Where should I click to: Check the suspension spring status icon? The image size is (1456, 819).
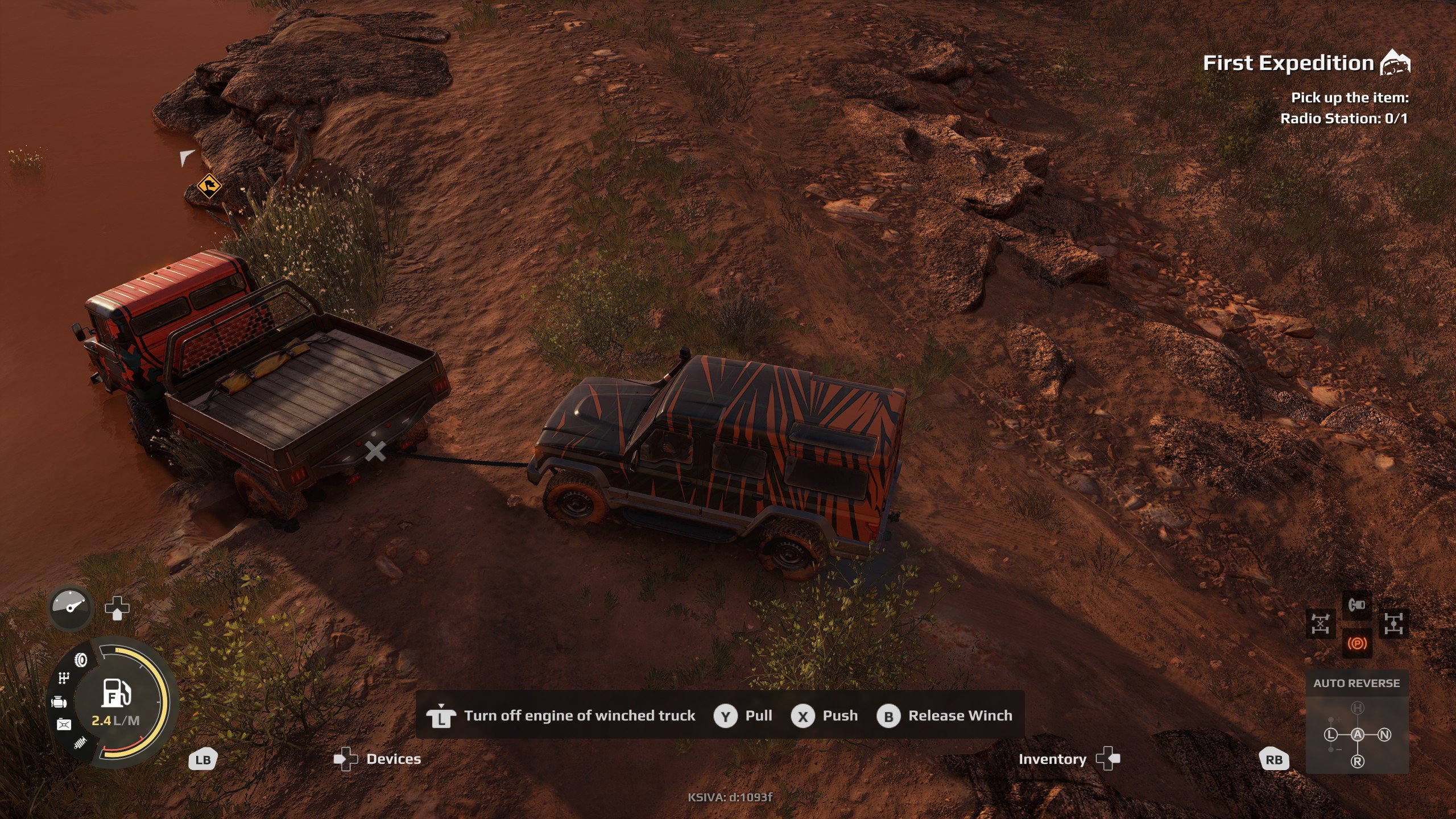(80, 742)
